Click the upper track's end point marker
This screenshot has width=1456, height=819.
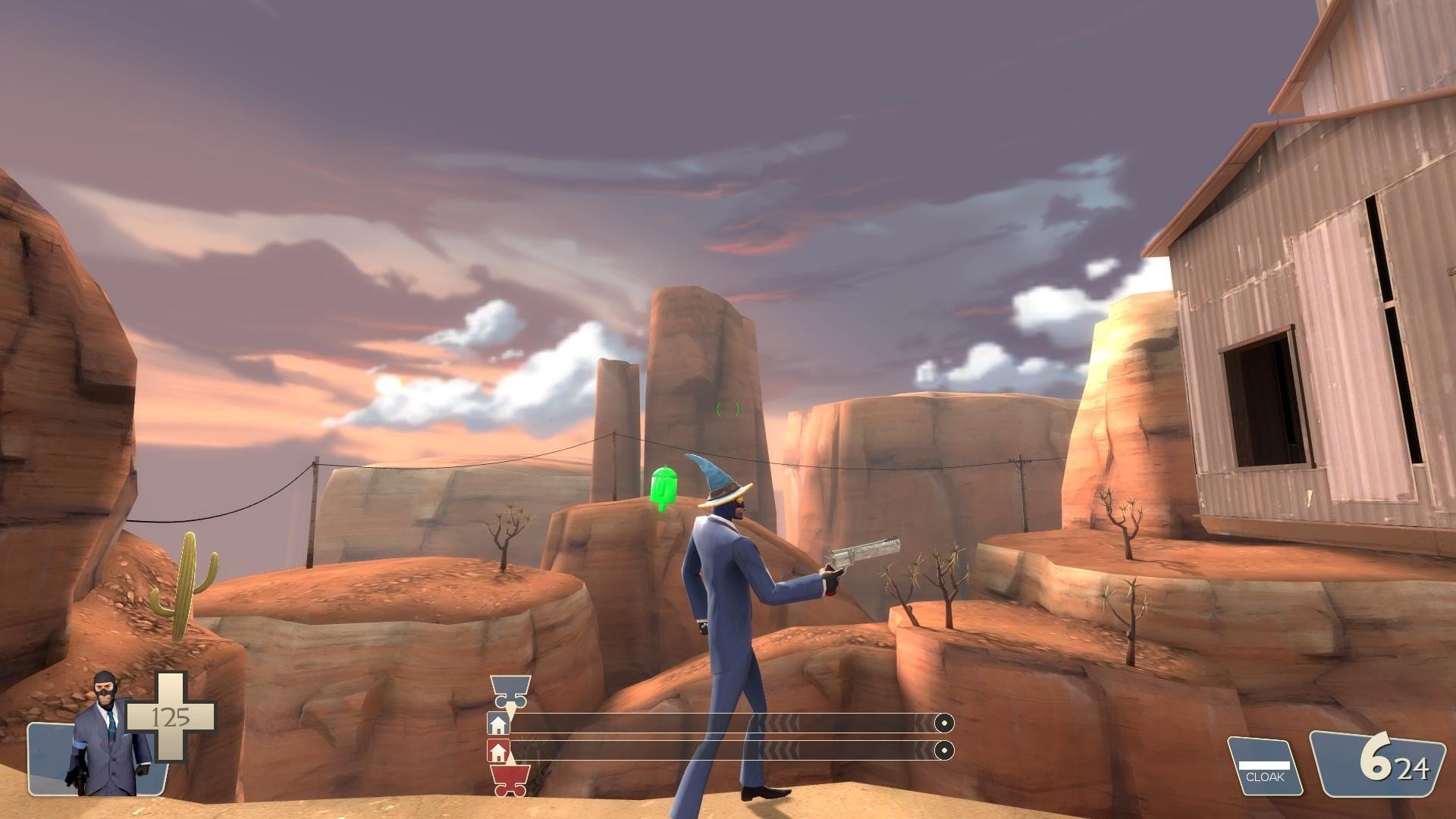click(943, 723)
